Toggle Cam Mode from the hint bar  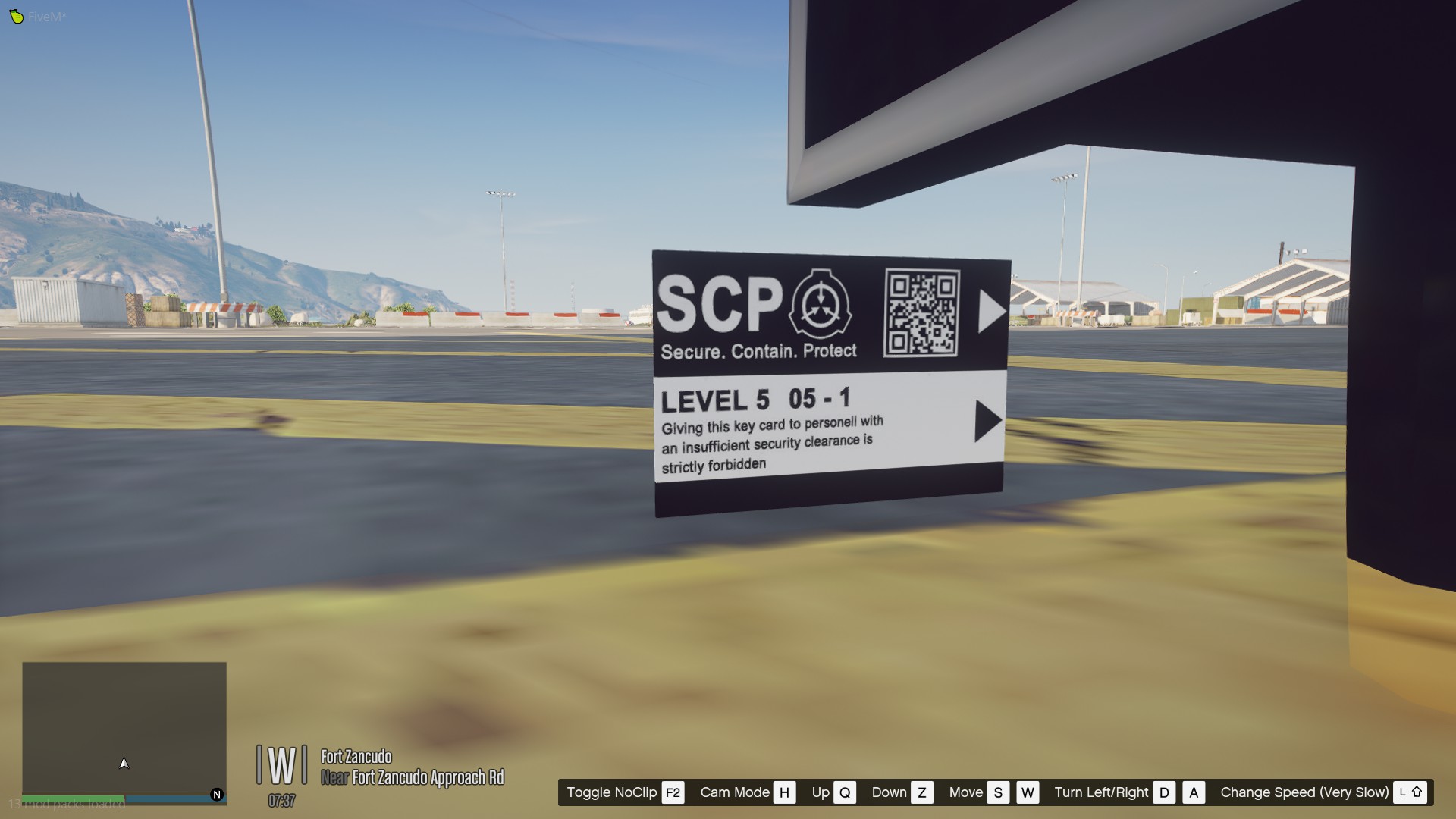pyautogui.click(x=734, y=792)
